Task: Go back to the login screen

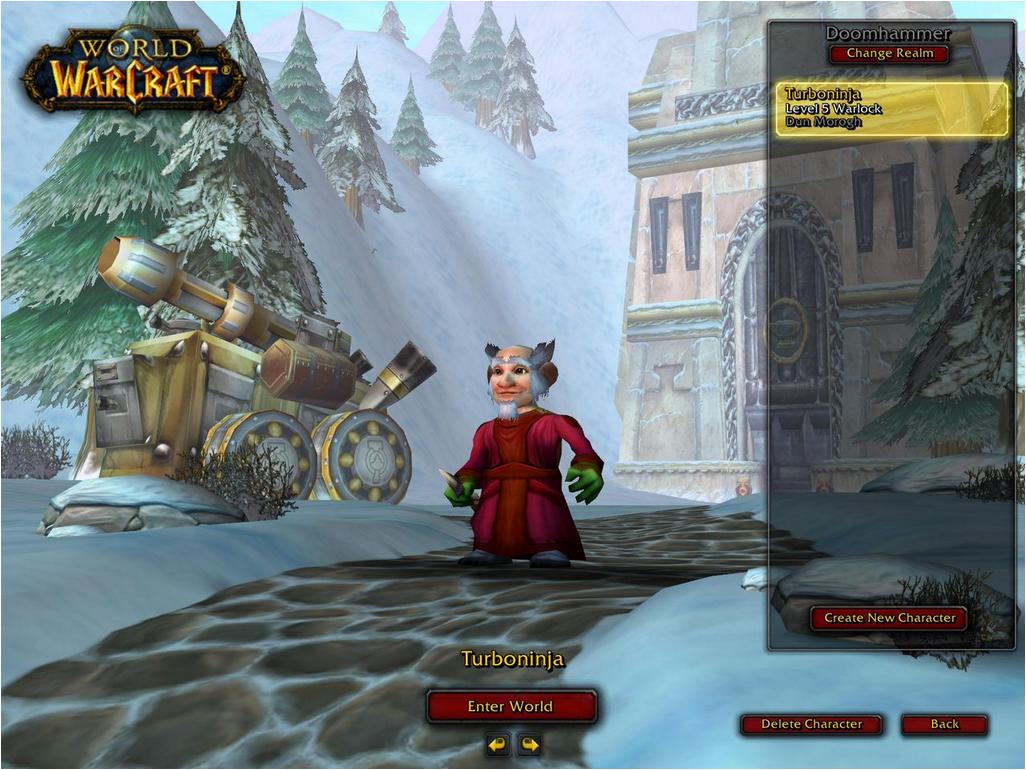Action: [944, 724]
